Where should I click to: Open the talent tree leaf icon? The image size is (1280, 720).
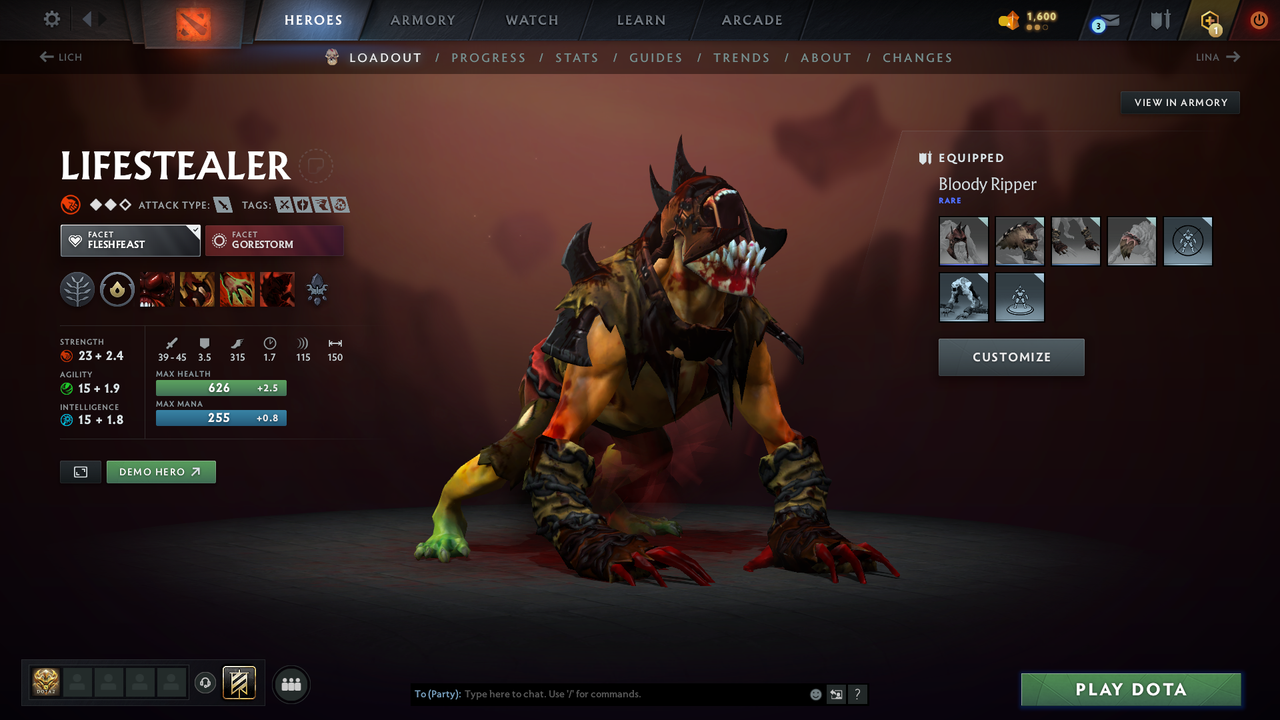coord(78,290)
